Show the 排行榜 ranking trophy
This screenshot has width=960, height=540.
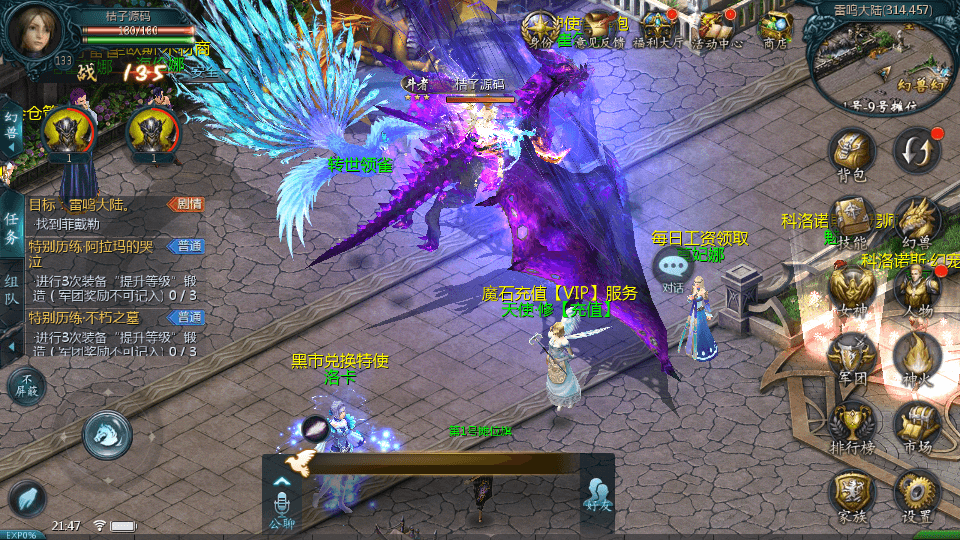point(852,424)
